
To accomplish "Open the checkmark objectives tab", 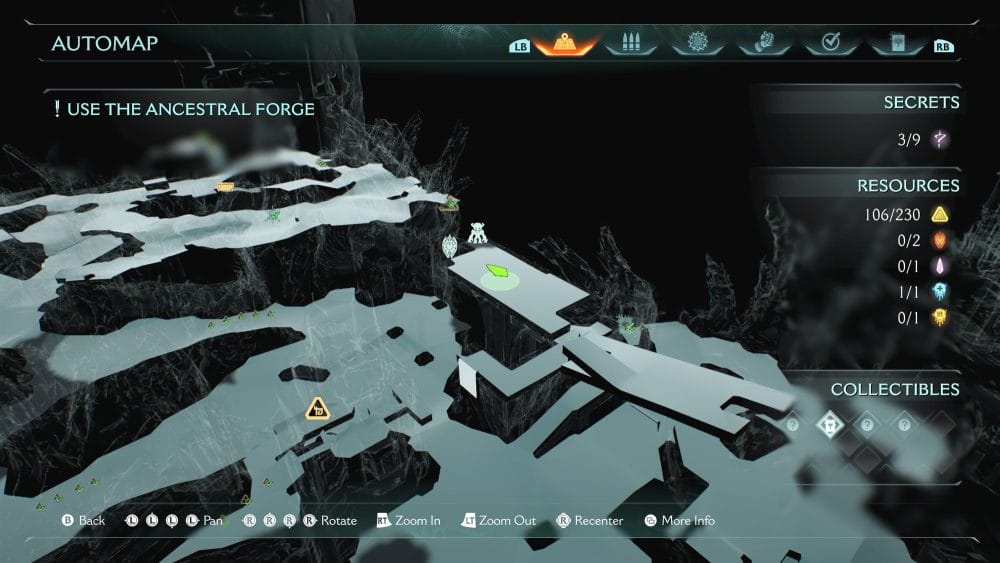I will click(828, 44).
